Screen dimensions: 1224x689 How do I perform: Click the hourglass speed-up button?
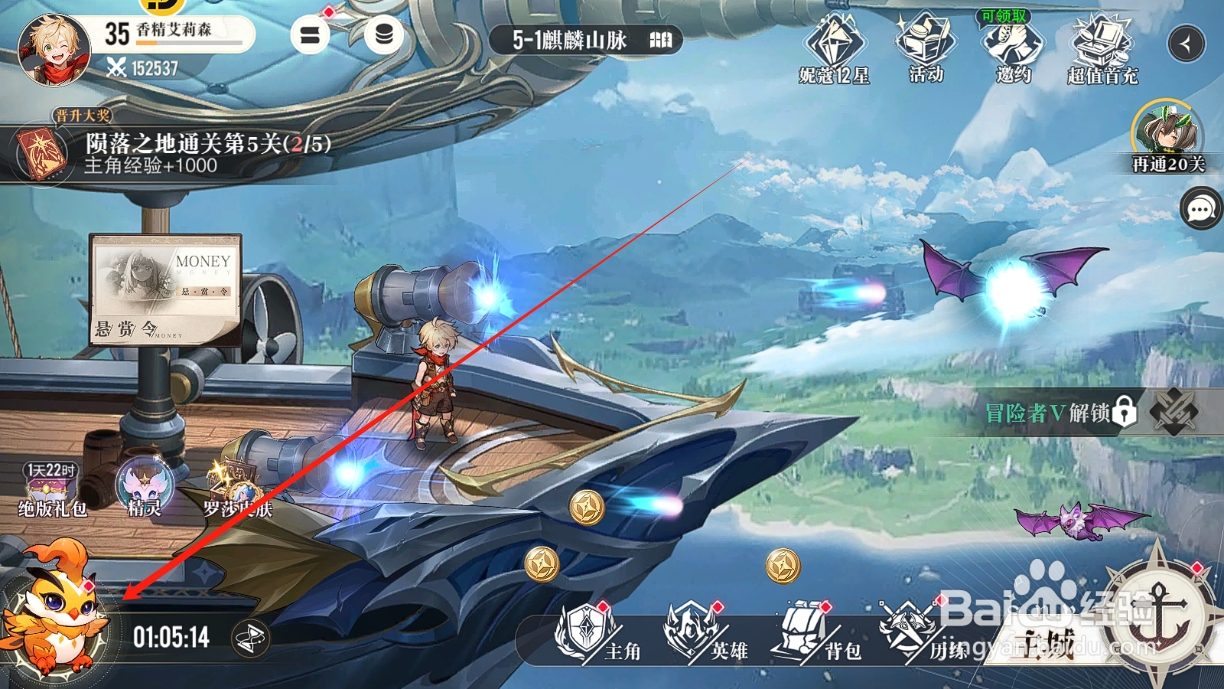[x=250, y=638]
